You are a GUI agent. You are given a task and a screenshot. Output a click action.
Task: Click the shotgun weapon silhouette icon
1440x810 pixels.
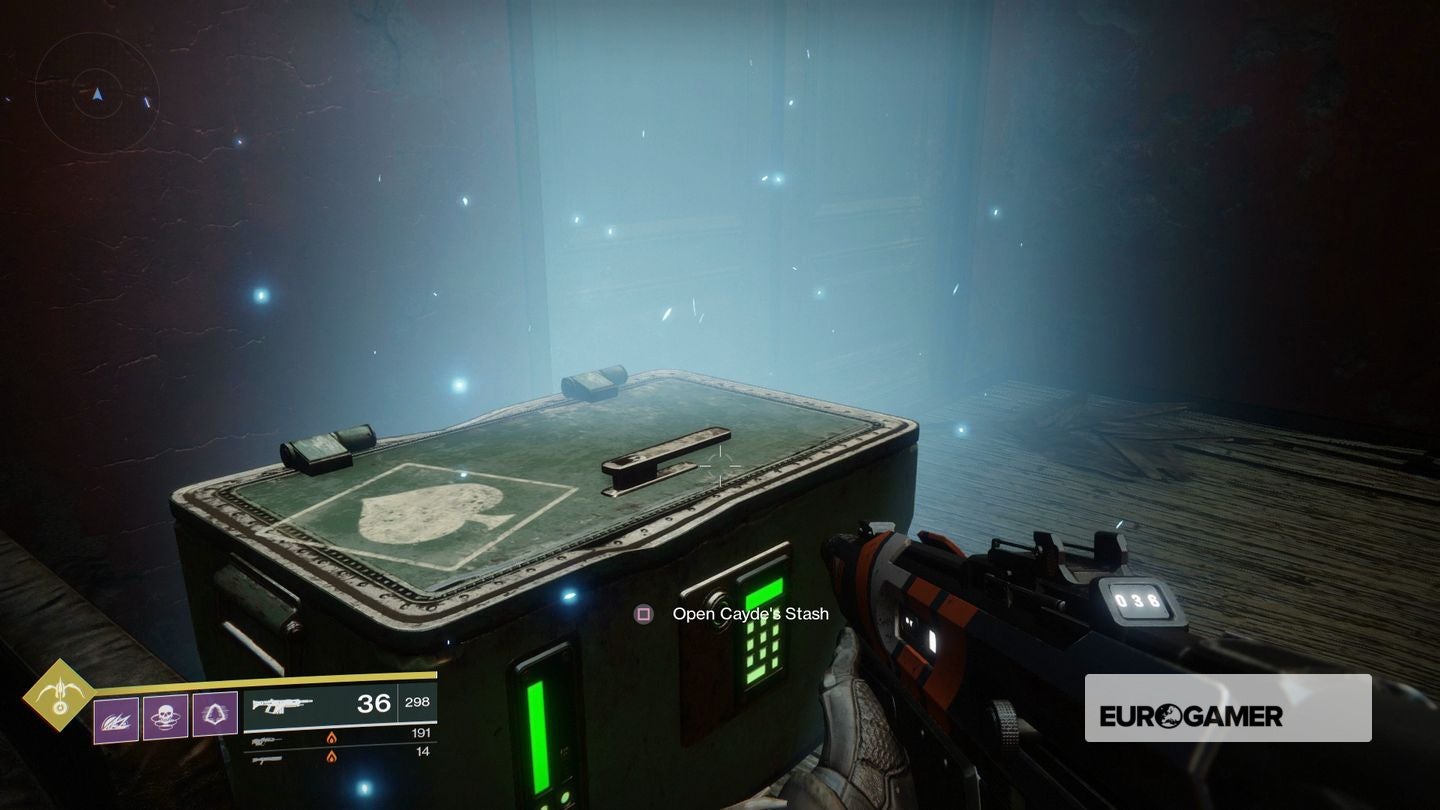[265, 758]
